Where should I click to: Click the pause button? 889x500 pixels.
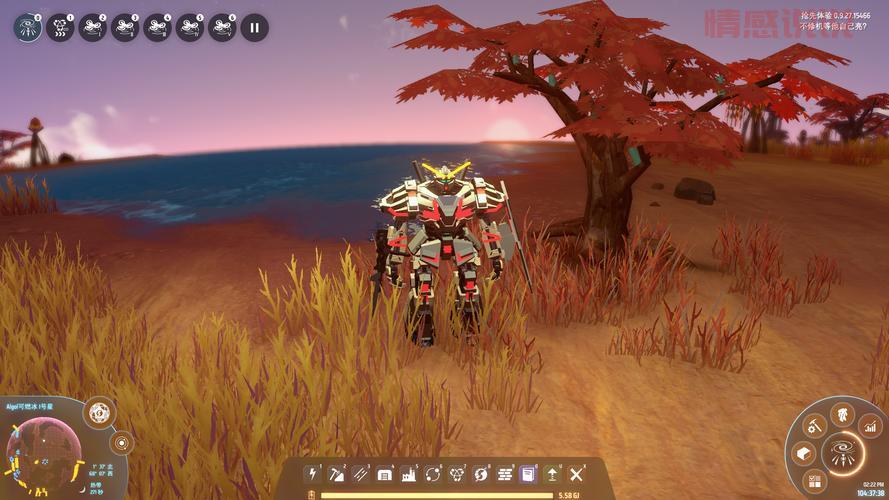[x=254, y=27]
